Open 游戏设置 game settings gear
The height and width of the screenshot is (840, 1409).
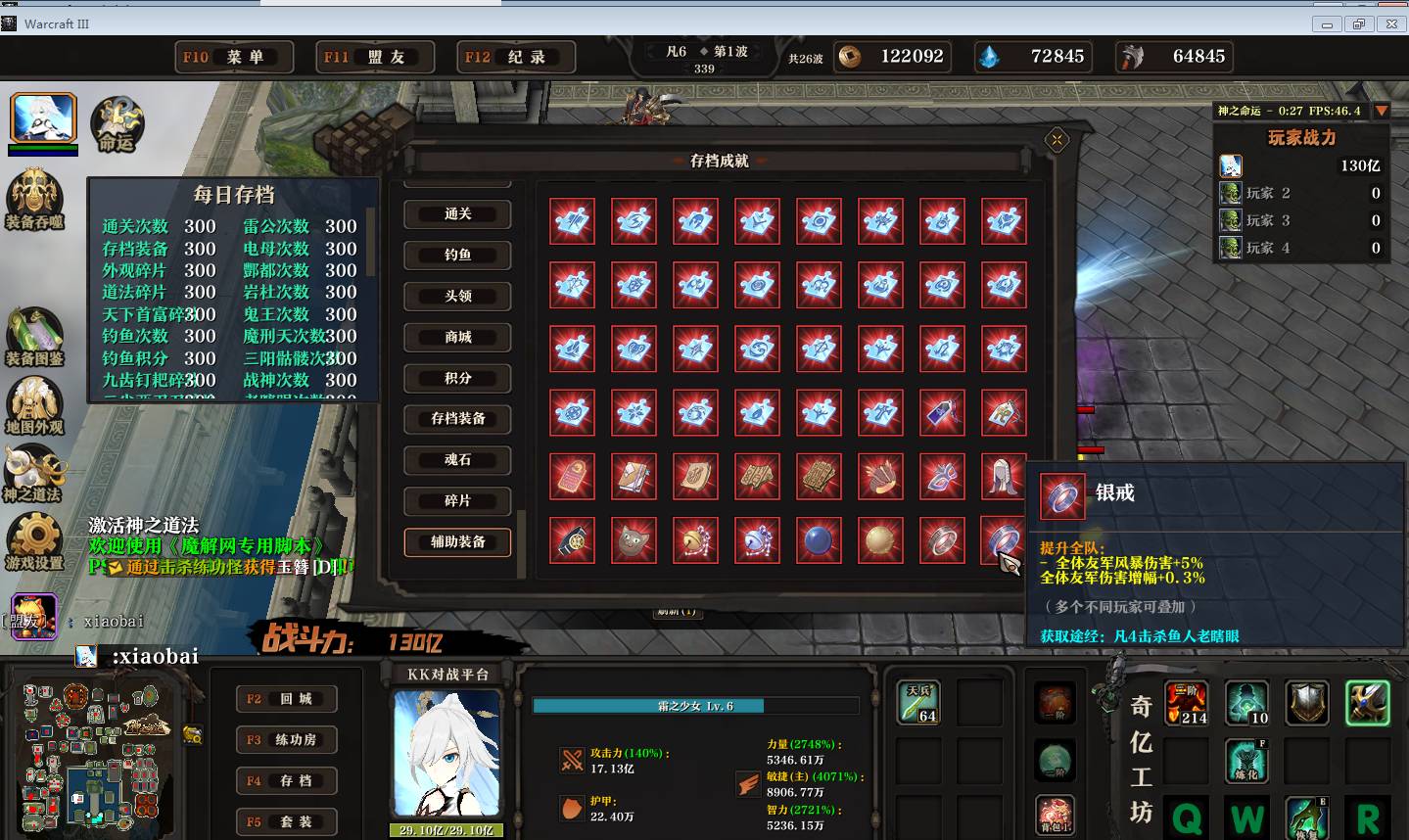34,543
